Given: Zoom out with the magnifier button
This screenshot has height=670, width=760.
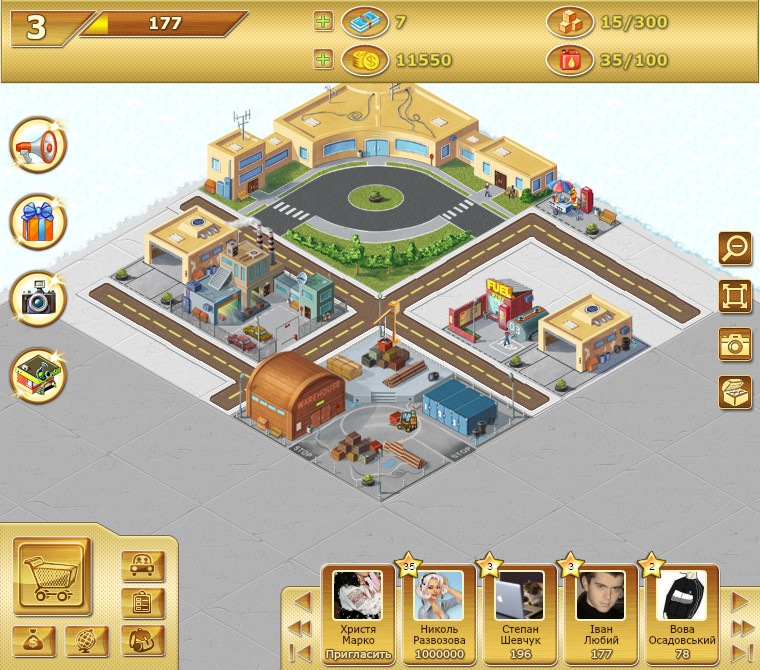Looking at the screenshot, I should click(735, 247).
